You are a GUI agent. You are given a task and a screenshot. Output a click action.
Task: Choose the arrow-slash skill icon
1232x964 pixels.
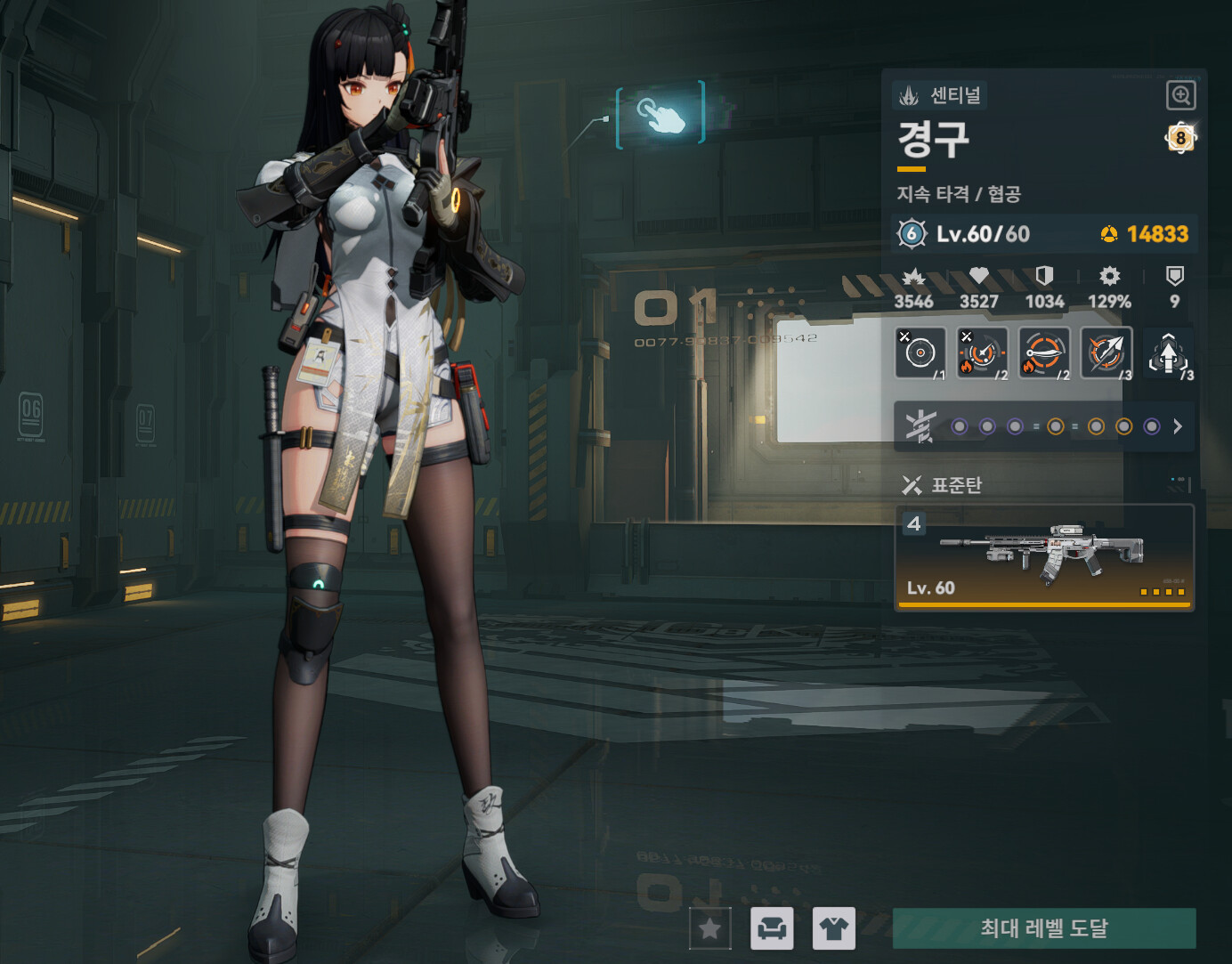[1106, 353]
